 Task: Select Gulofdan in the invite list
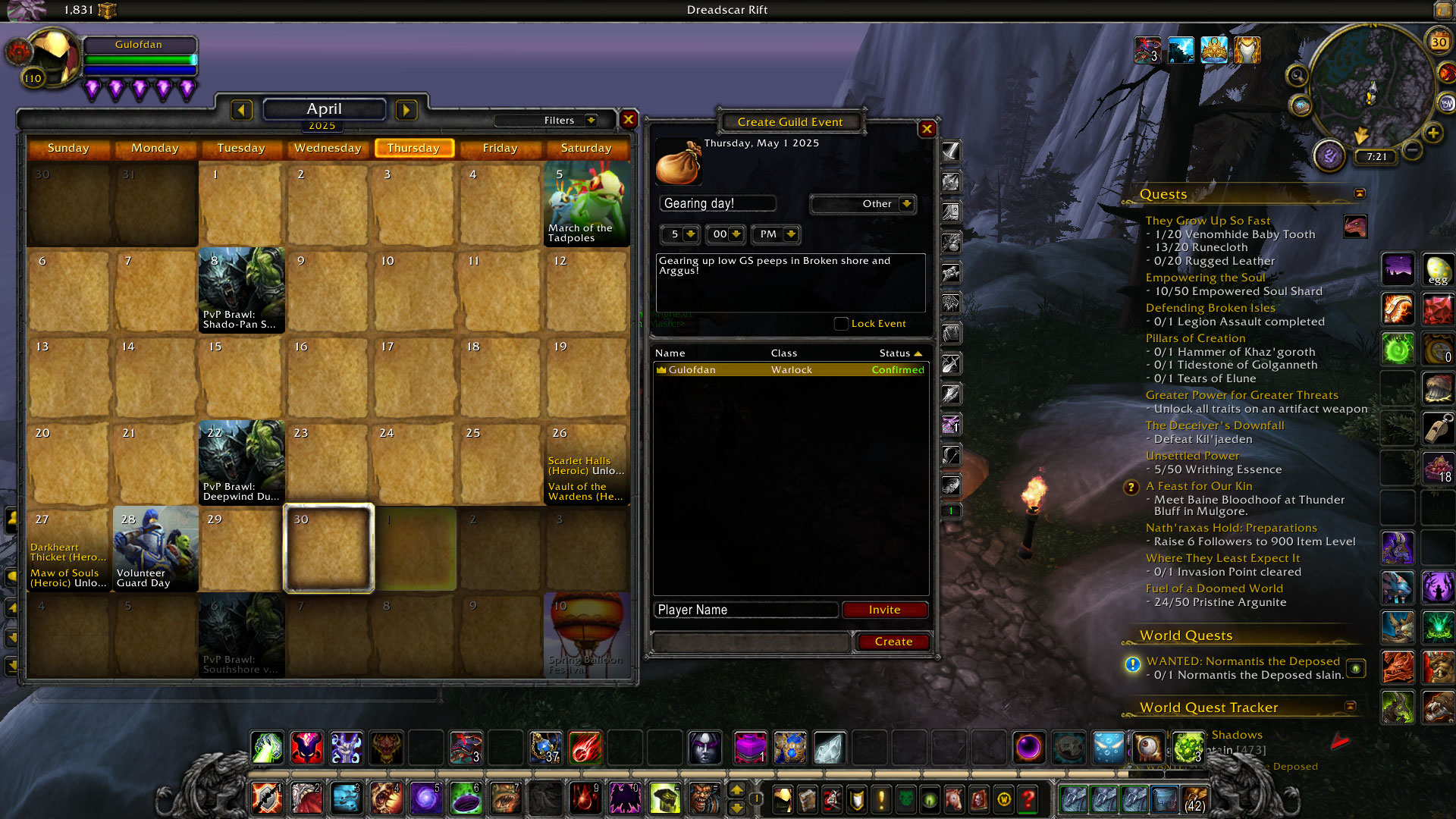pyautogui.click(x=790, y=370)
